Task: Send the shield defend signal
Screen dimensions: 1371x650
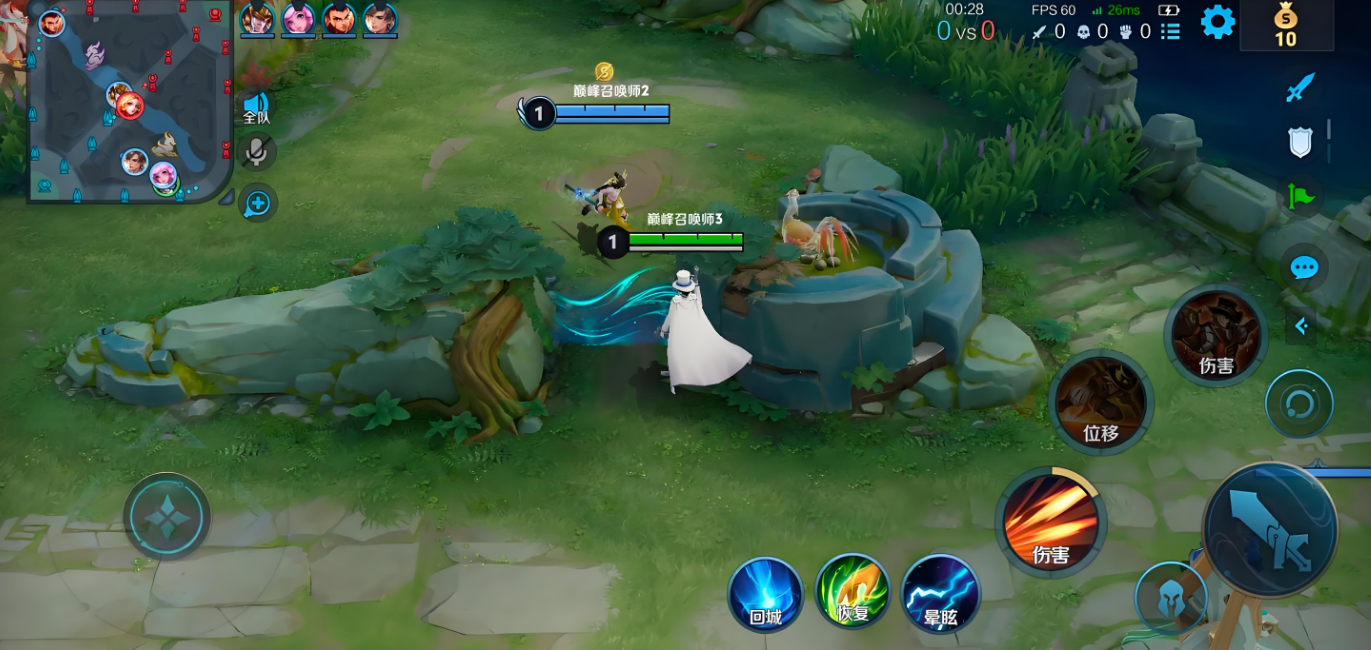Action: (1300, 142)
